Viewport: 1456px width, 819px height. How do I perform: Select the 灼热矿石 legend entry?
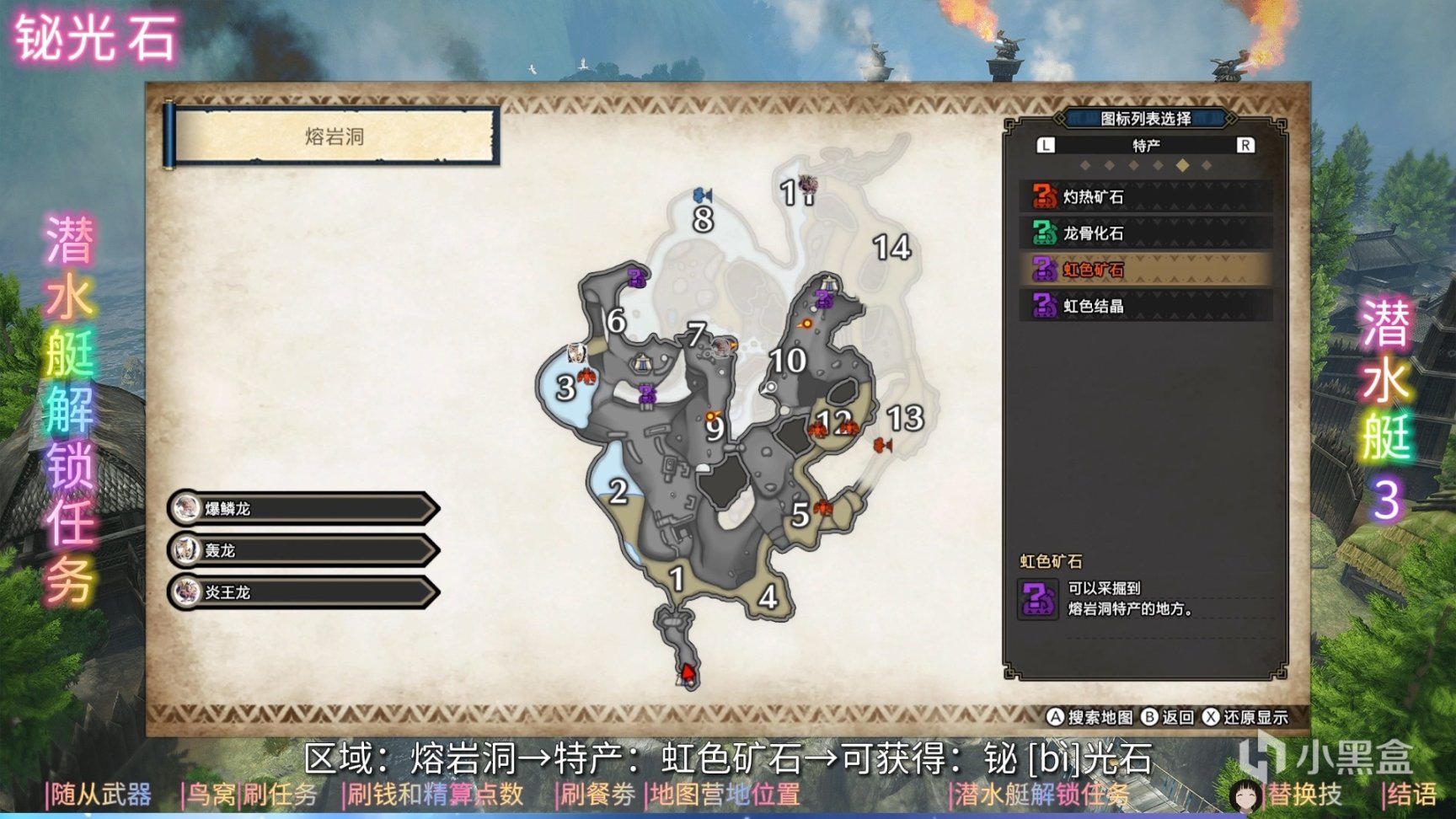click(1144, 197)
